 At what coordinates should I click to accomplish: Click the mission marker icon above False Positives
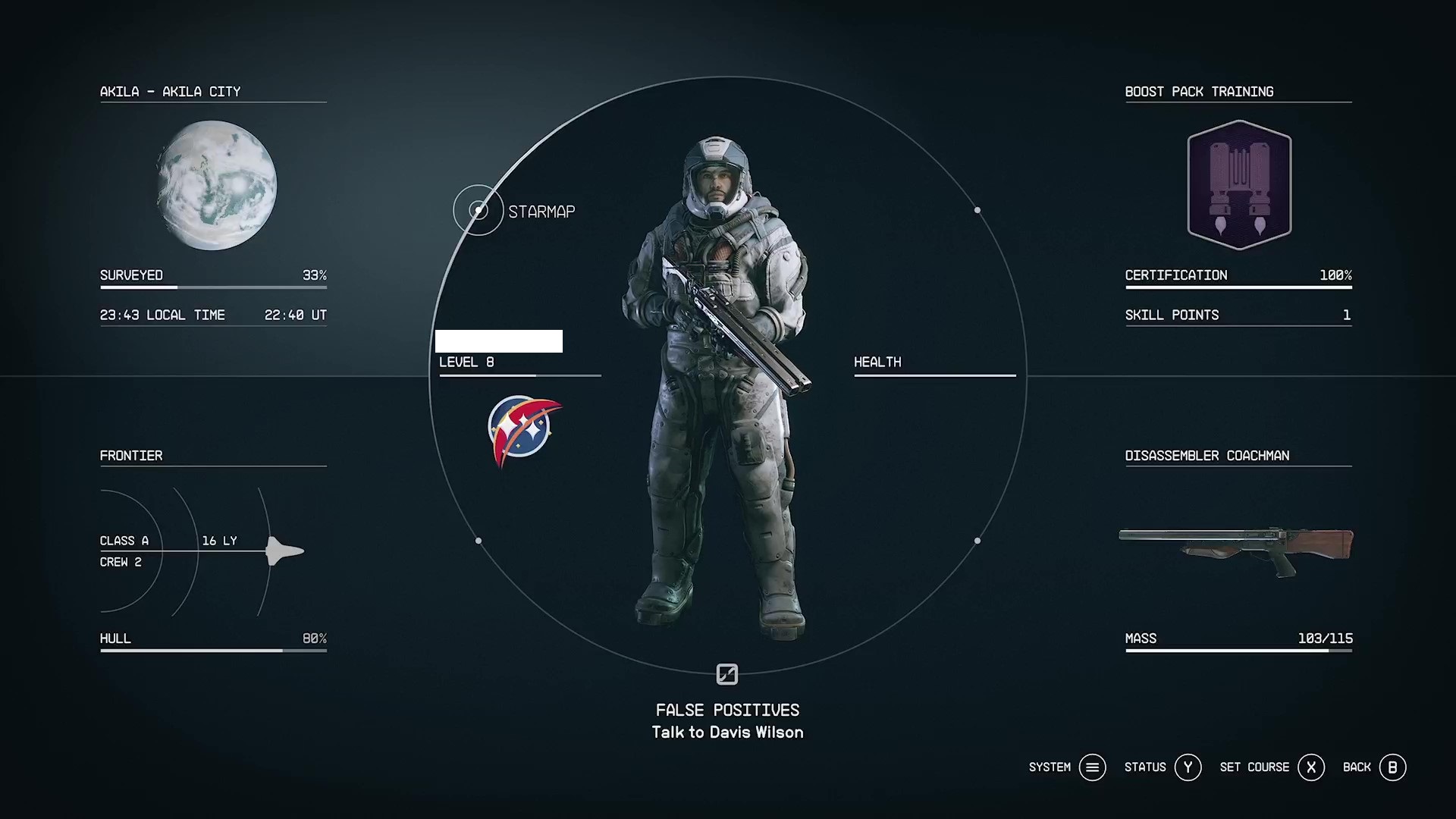(727, 674)
